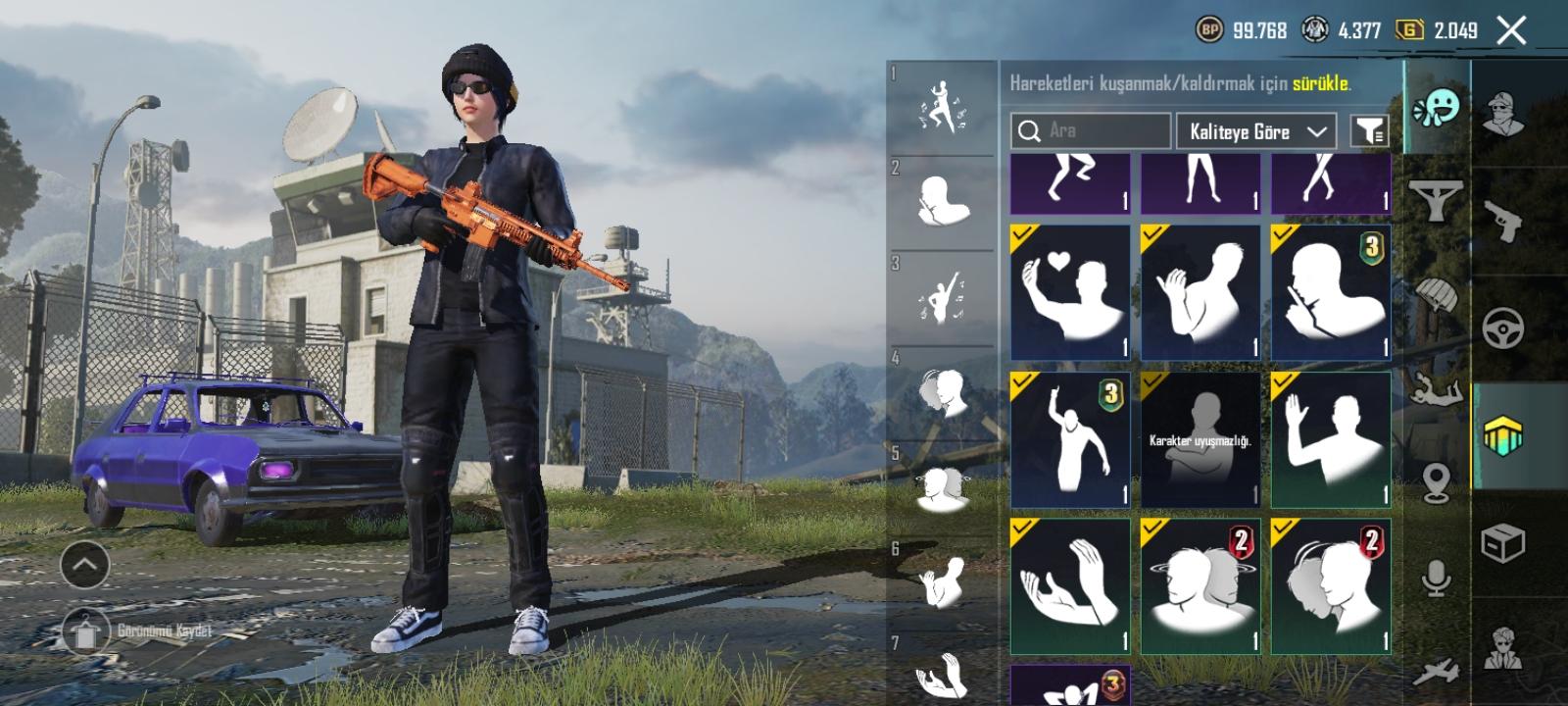1568x706 pixels.
Task: Open the microphone voice tab
Action: (1436, 579)
